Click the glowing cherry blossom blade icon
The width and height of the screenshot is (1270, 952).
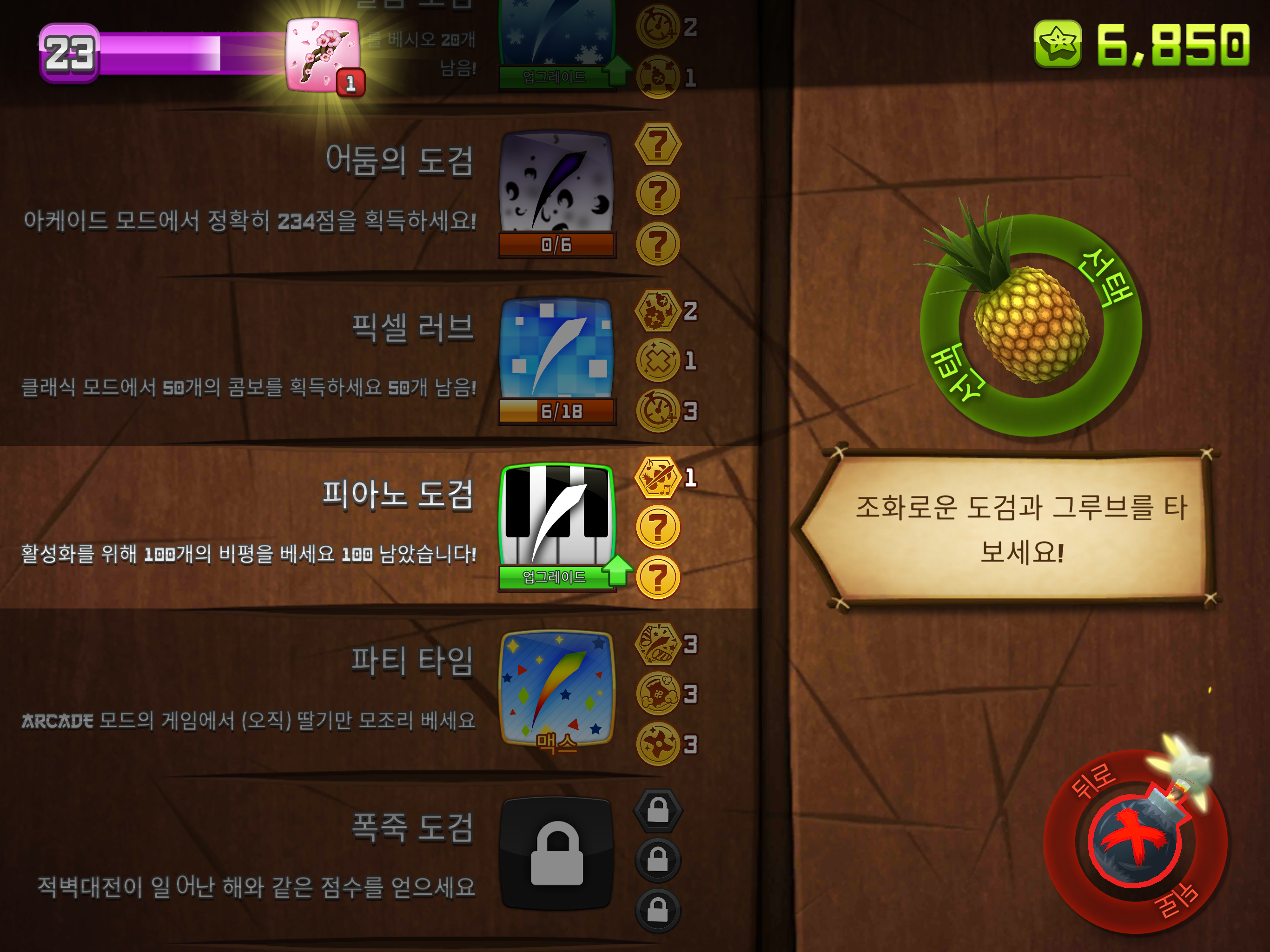(x=322, y=54)
